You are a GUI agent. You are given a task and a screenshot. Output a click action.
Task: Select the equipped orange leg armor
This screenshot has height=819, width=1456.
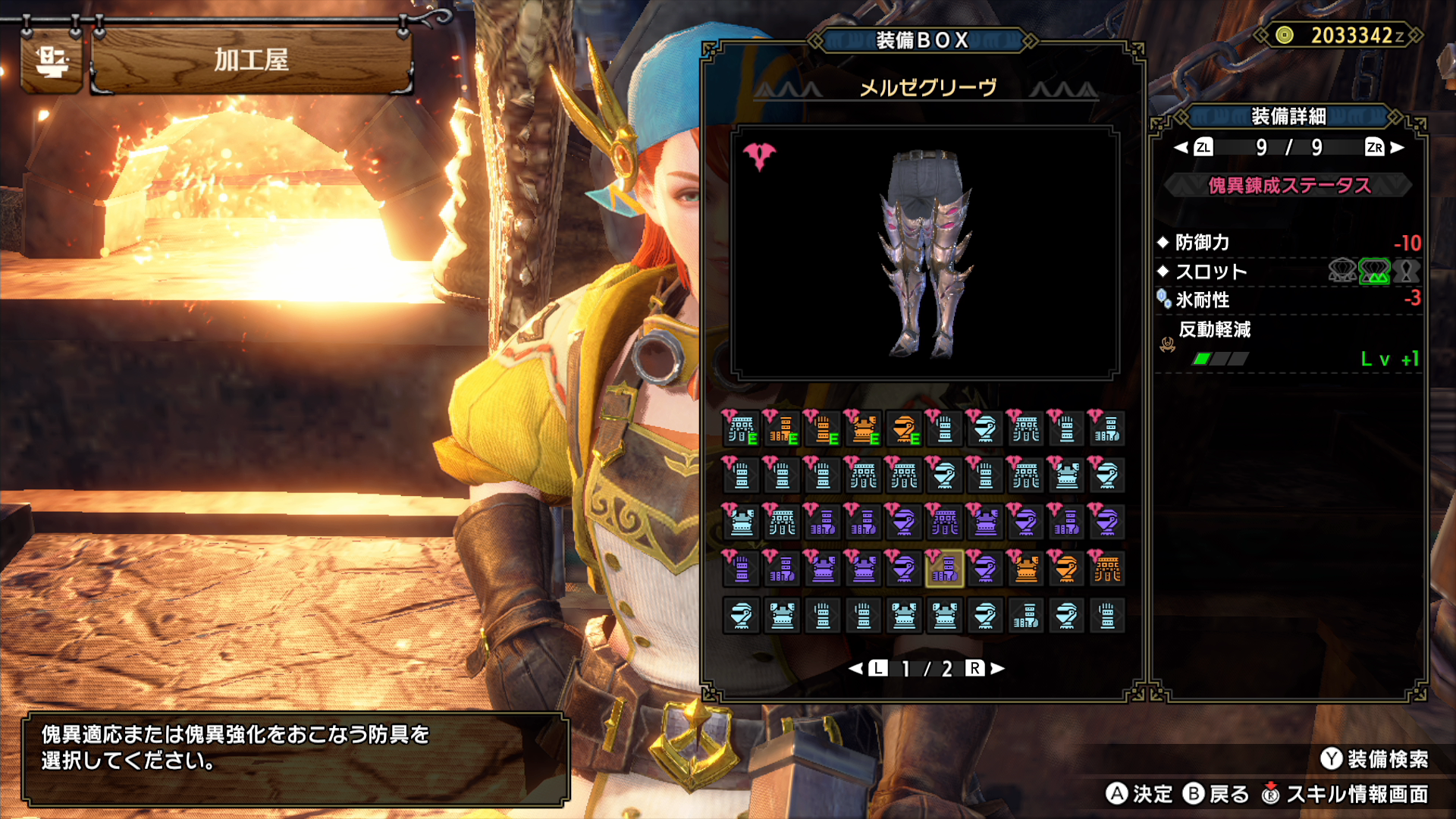(781, 429)
